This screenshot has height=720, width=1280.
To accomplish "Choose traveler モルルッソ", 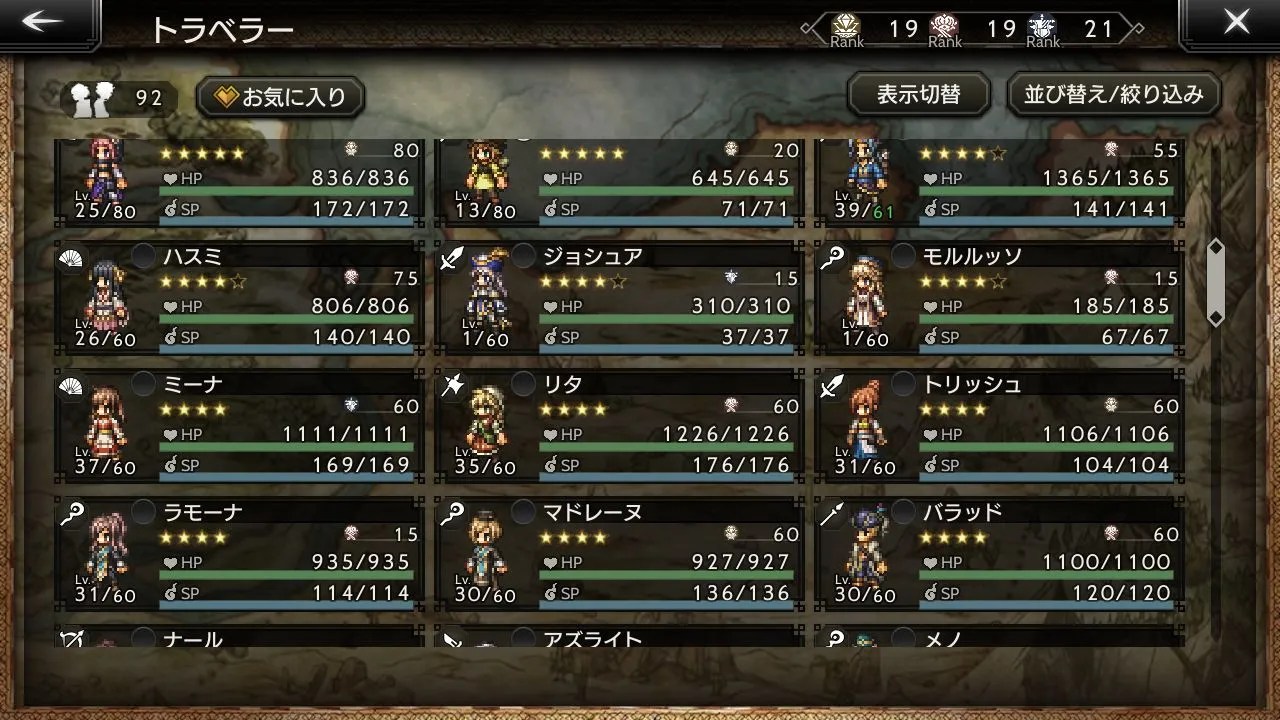I will [998, 297].
